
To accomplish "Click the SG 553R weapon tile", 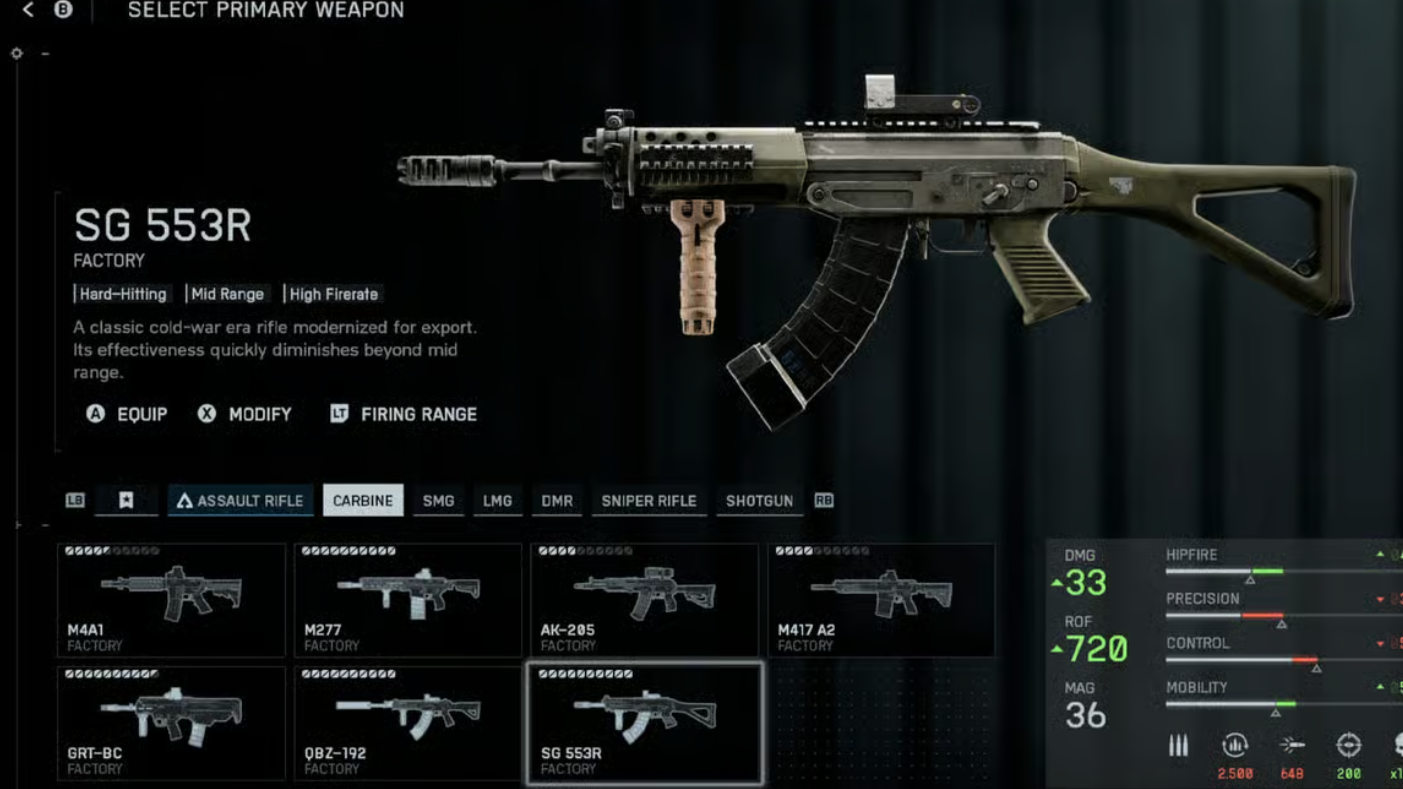I will [x=644, y=723].
